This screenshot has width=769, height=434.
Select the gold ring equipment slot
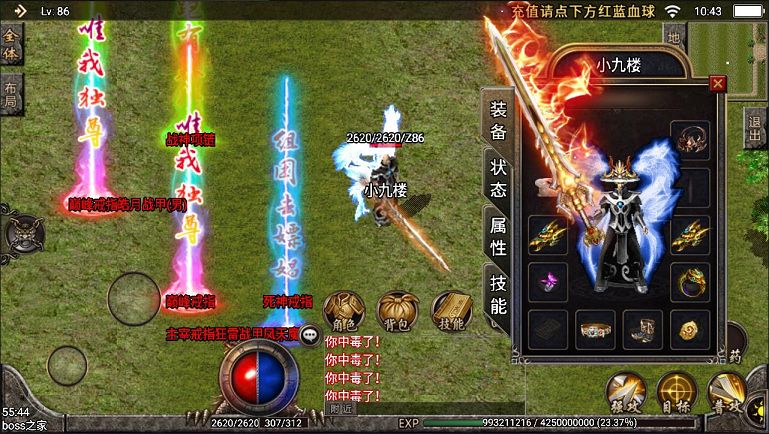[x=690, y=280]
